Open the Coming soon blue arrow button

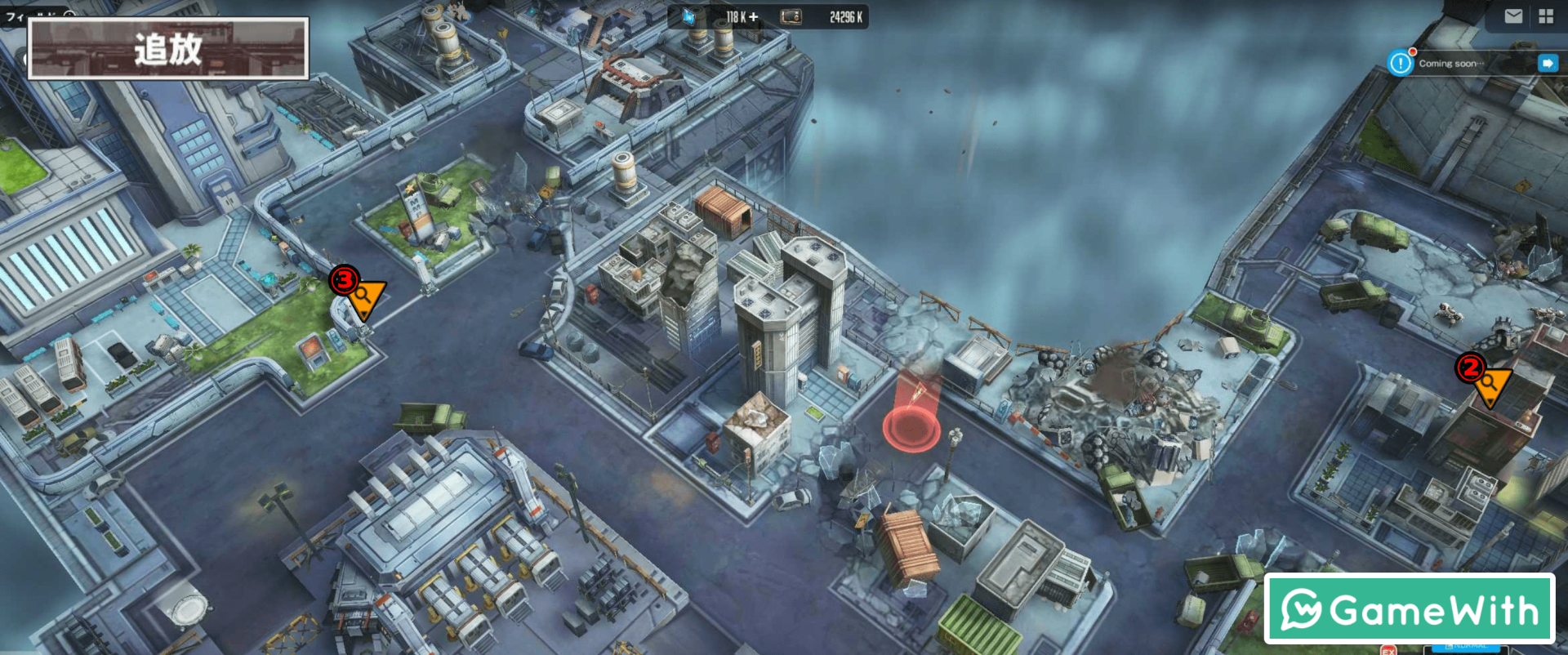(x=1548, y=63)
